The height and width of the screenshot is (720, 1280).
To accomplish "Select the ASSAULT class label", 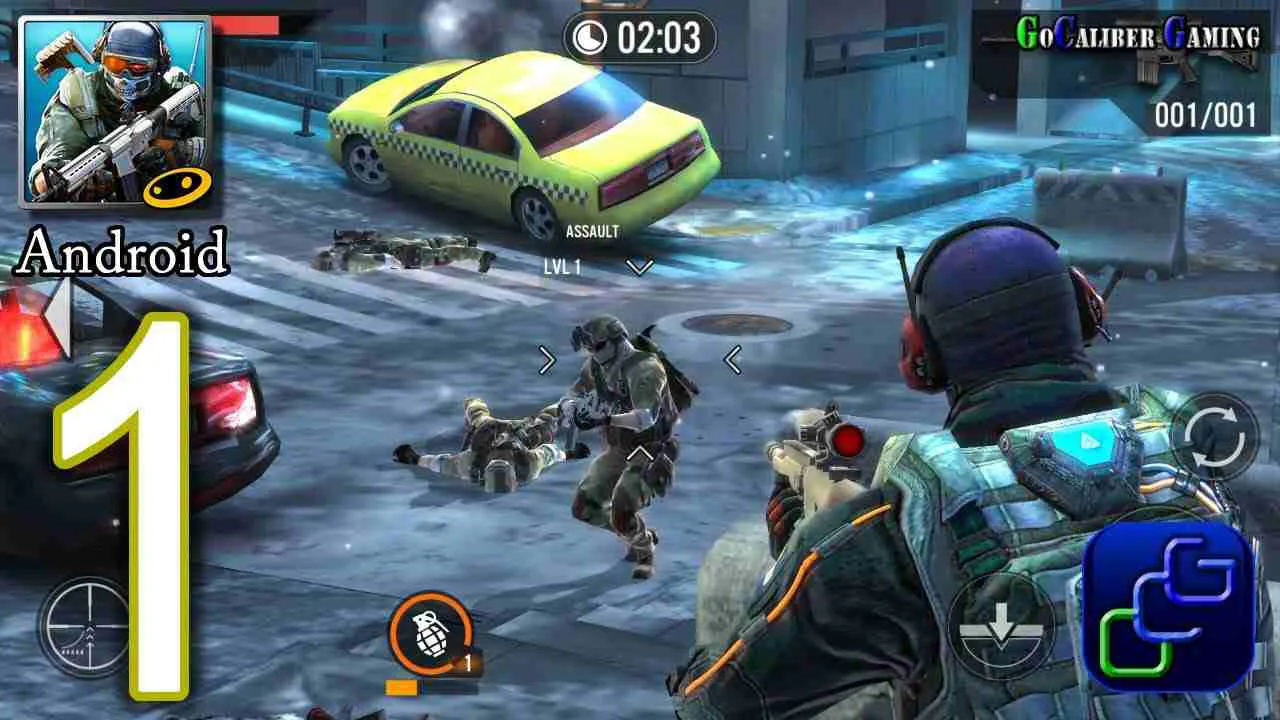I will [592, 229].
